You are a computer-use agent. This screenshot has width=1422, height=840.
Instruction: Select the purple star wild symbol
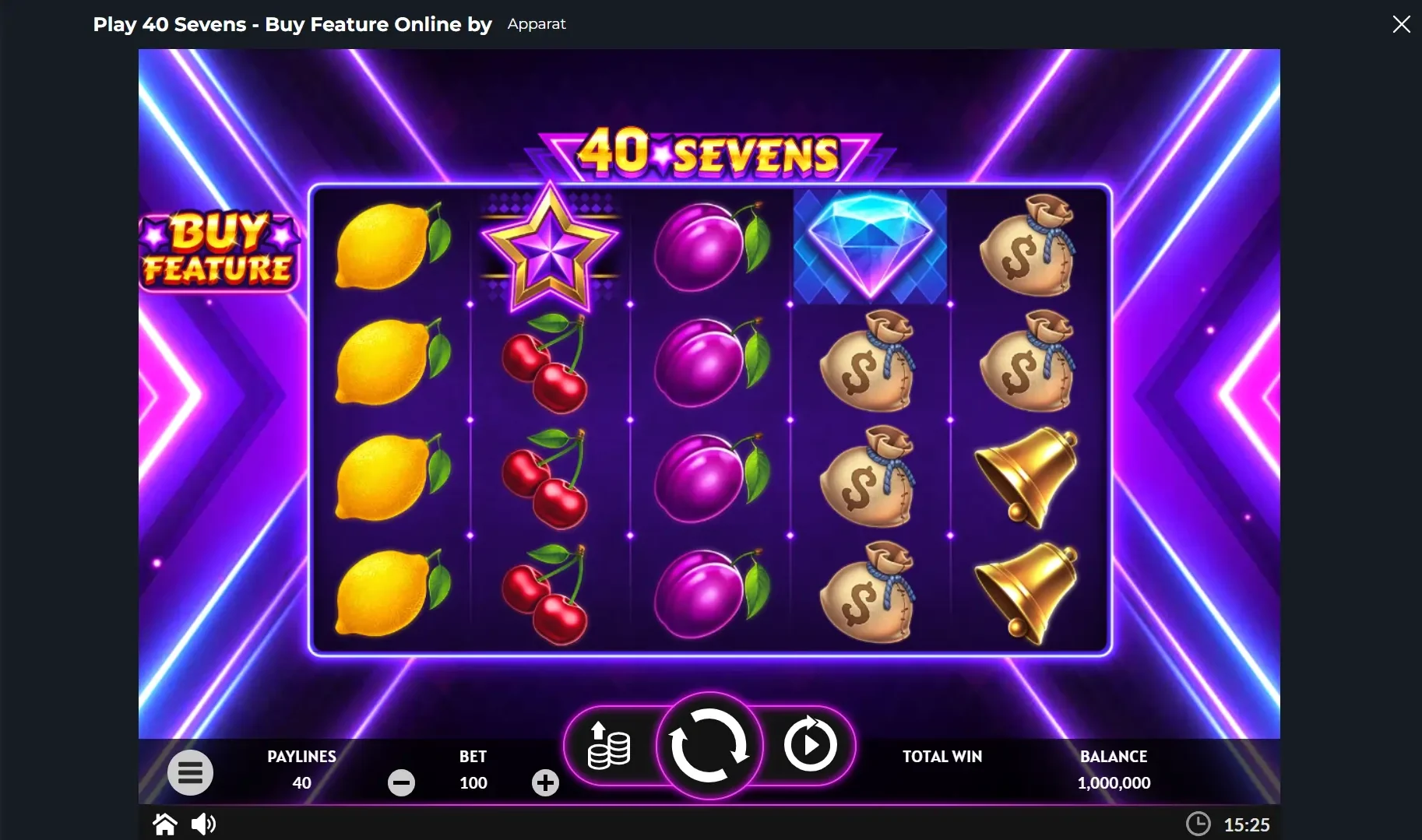[x=550, y=251]
